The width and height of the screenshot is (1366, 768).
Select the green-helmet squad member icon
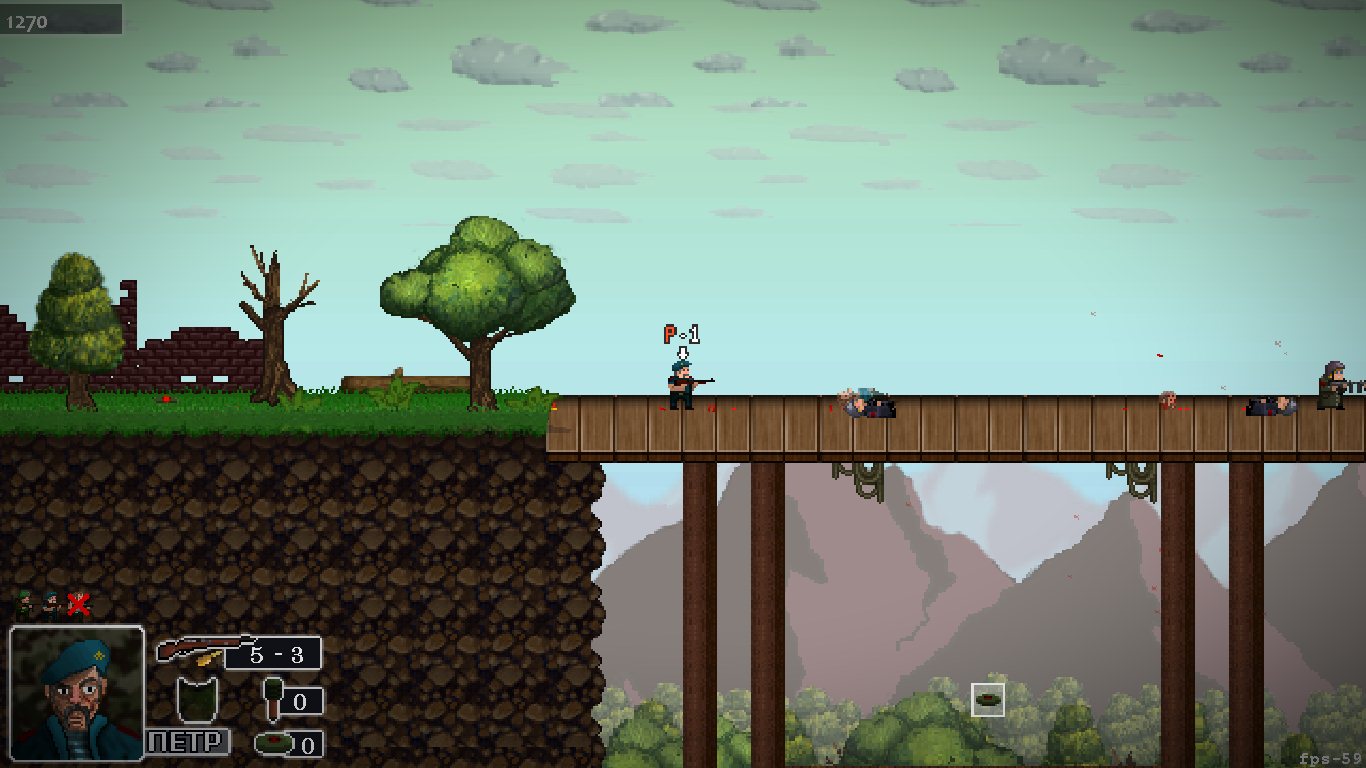click(25, 603)
